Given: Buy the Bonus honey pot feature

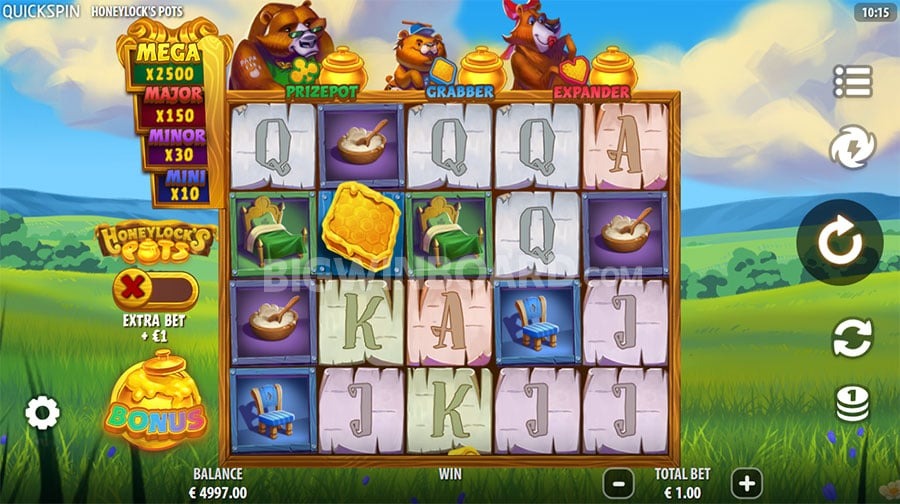Looking at the screenshot, I should pyautogui.click(x=155, y=403).
